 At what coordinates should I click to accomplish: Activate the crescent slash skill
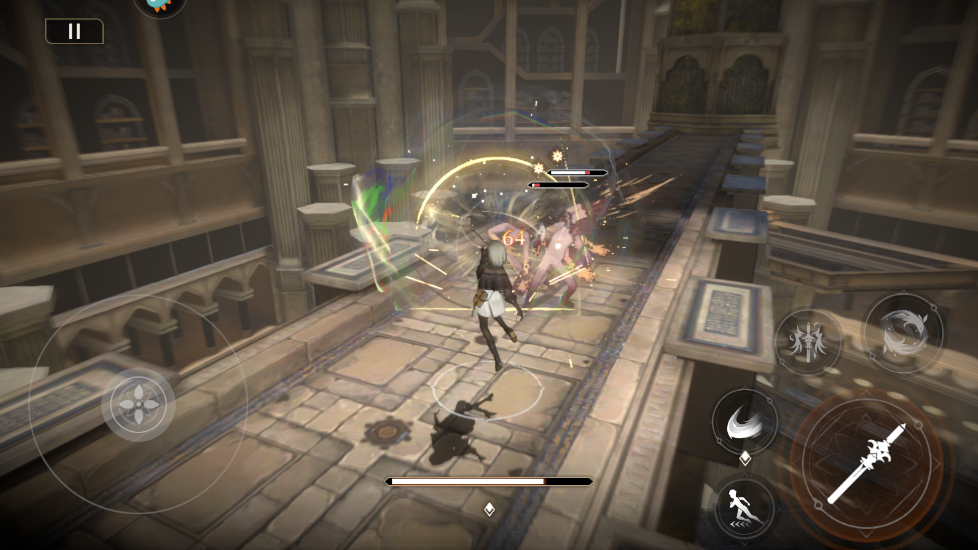(744, 421)
